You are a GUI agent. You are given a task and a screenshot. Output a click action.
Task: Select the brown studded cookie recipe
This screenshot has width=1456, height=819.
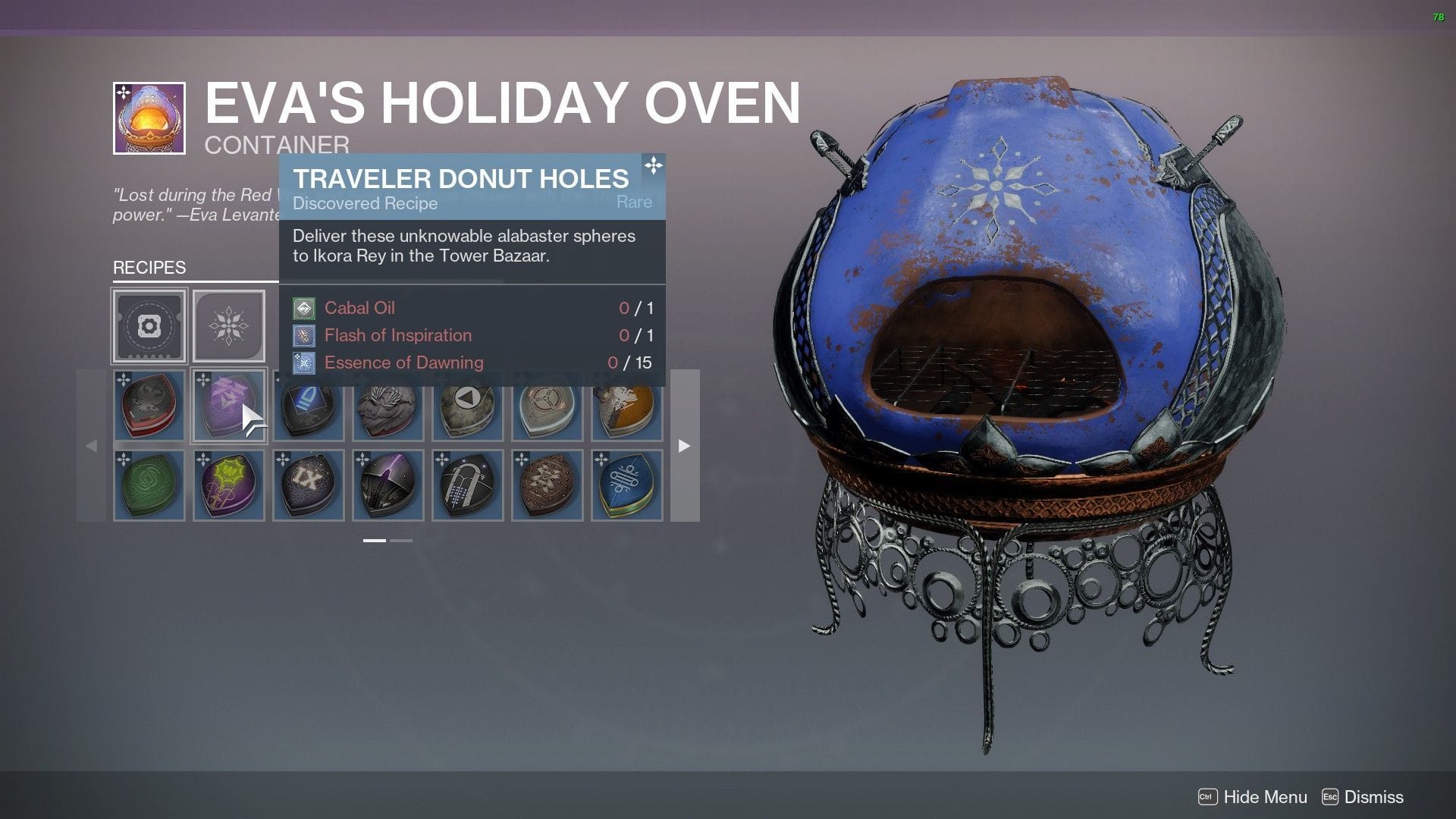(547, 483)
